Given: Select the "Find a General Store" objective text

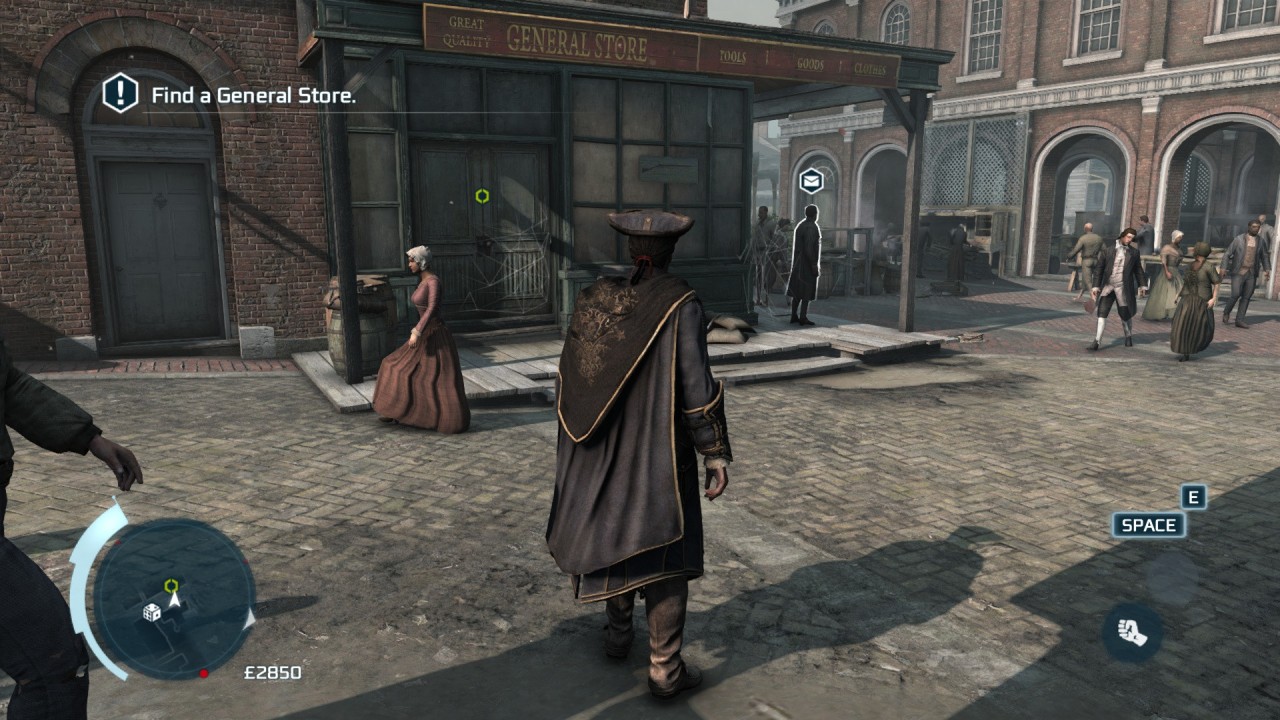Looking at the screenshot, I should point(253,96).
